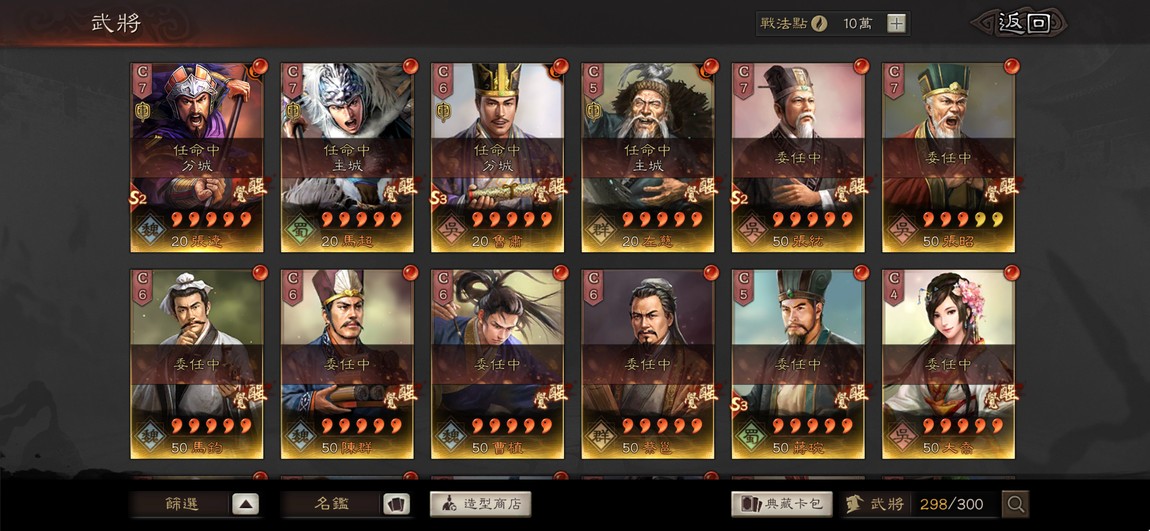Open the 典藏卡包 card pack collection
The image size is (1150, 531).
pos(782,504)
